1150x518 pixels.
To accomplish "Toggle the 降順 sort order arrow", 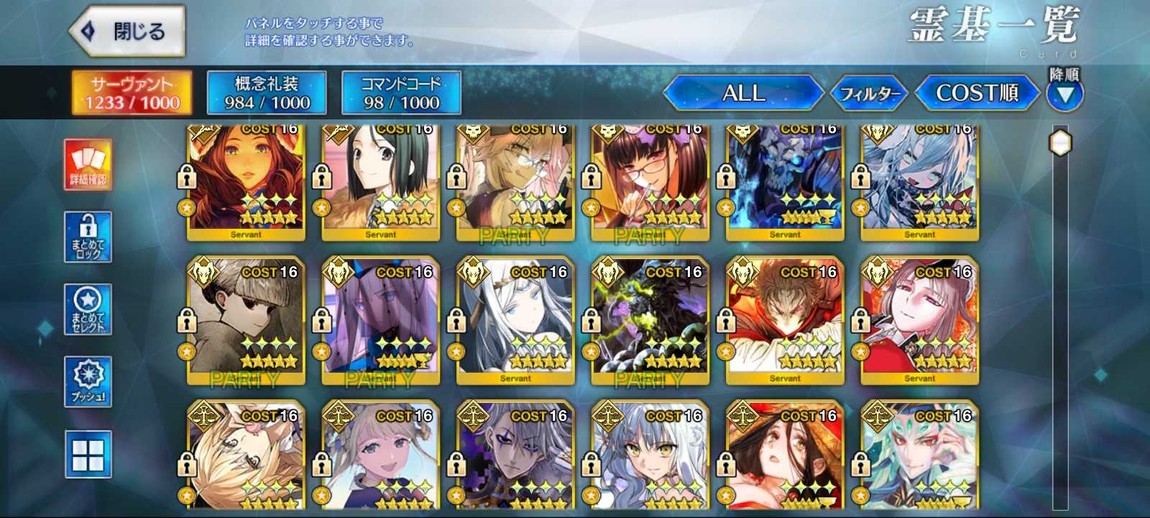I will pyautogui.click(x=1064, y=94).
